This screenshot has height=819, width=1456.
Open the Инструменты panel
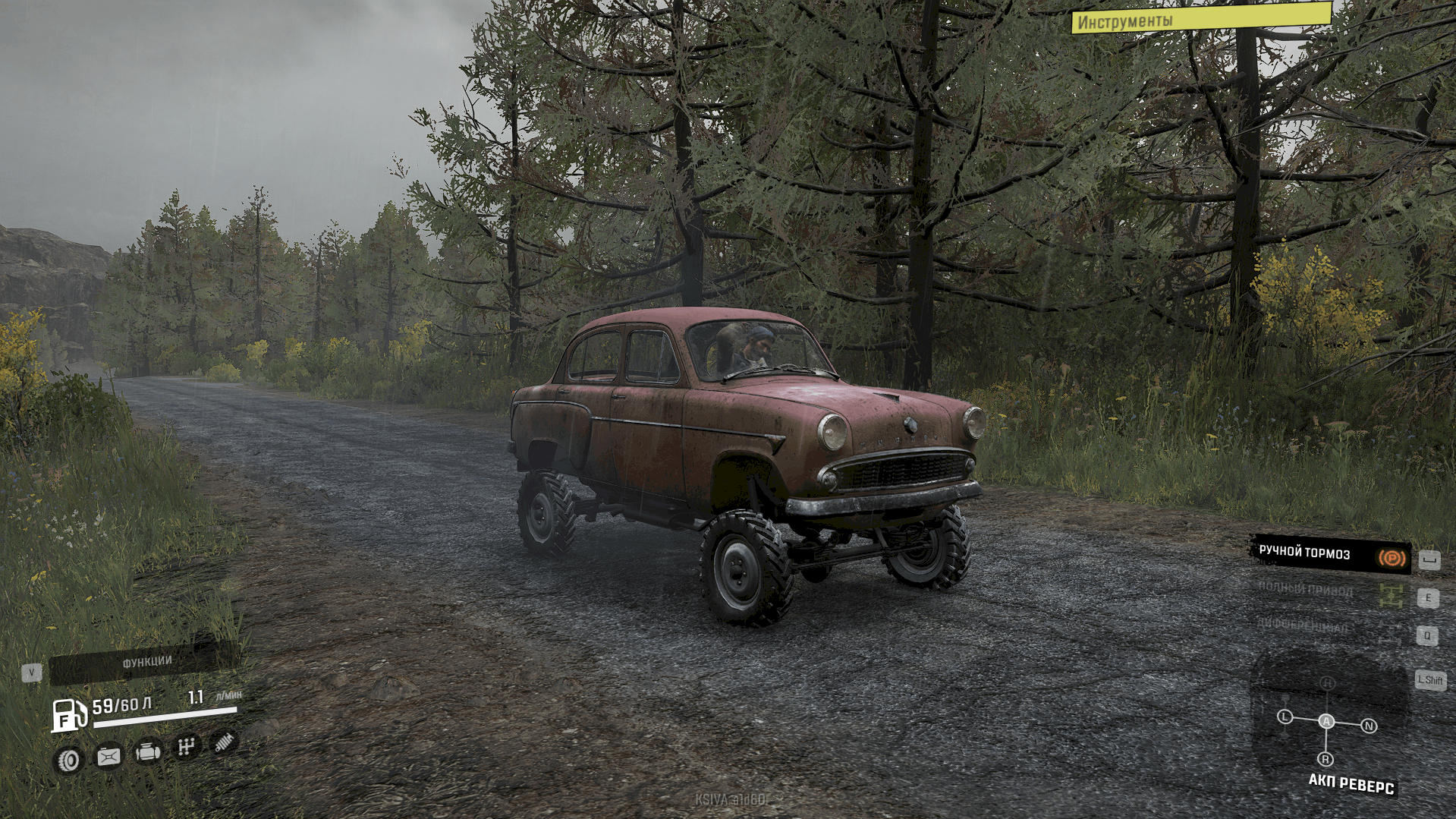pos(1200,20)
